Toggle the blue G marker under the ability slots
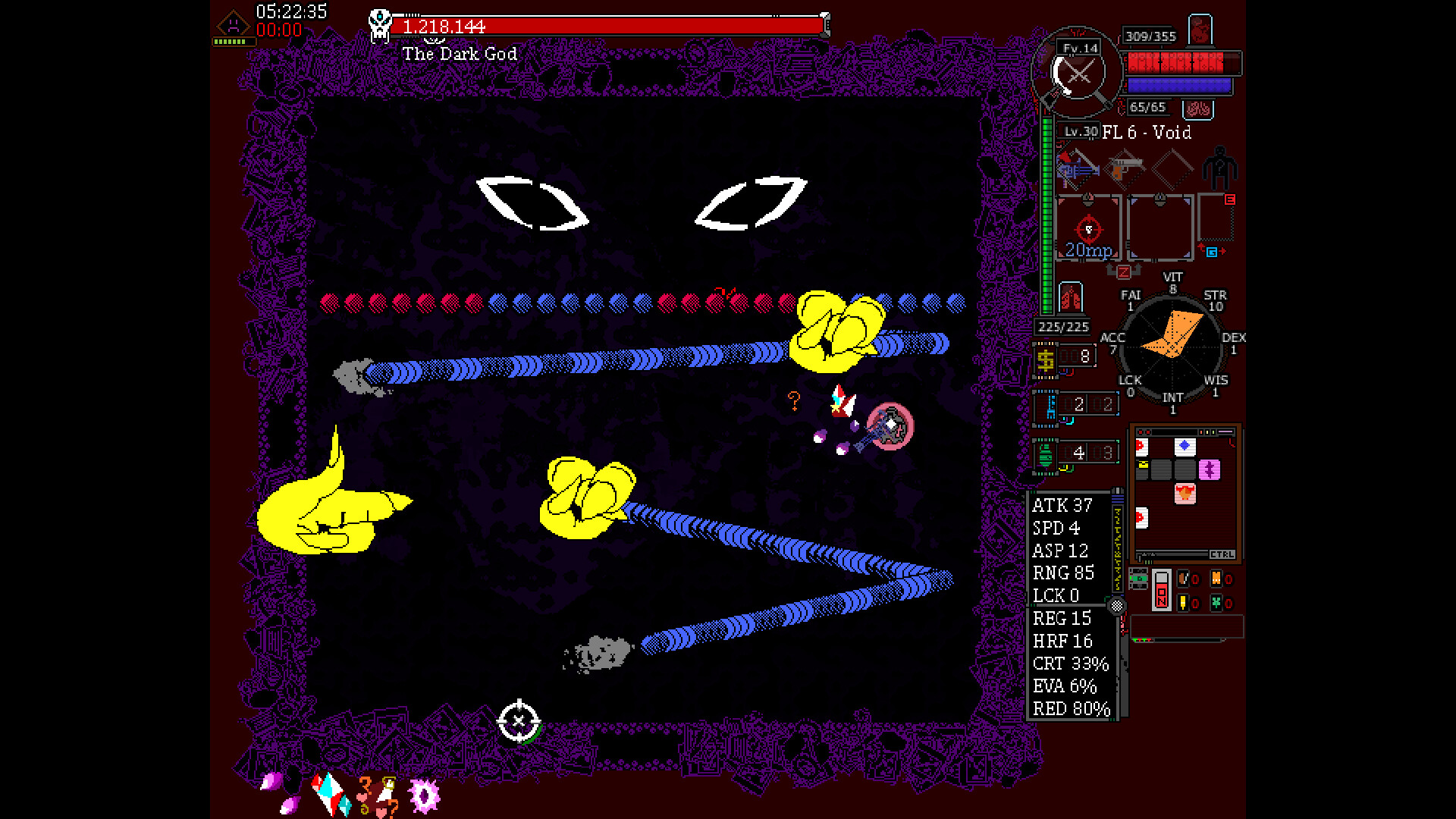 click(x=1211, y=252)
